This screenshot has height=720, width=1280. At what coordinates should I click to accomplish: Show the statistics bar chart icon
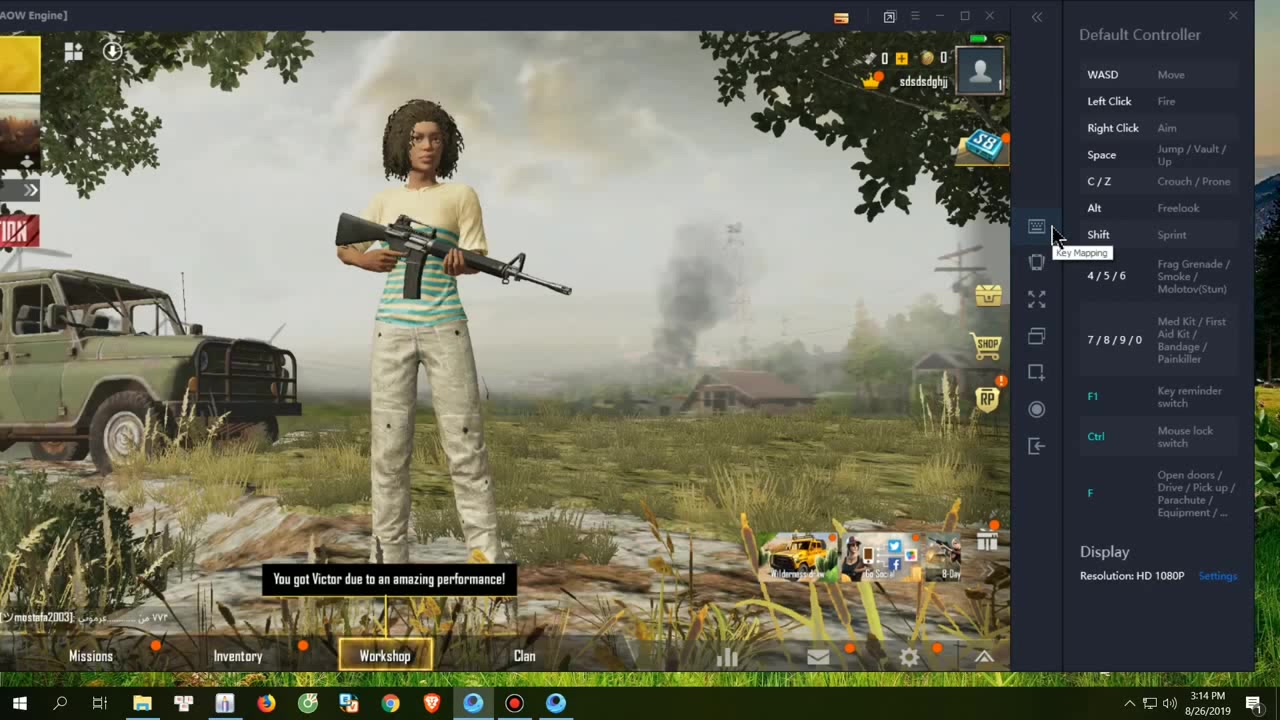click(727, 657)
